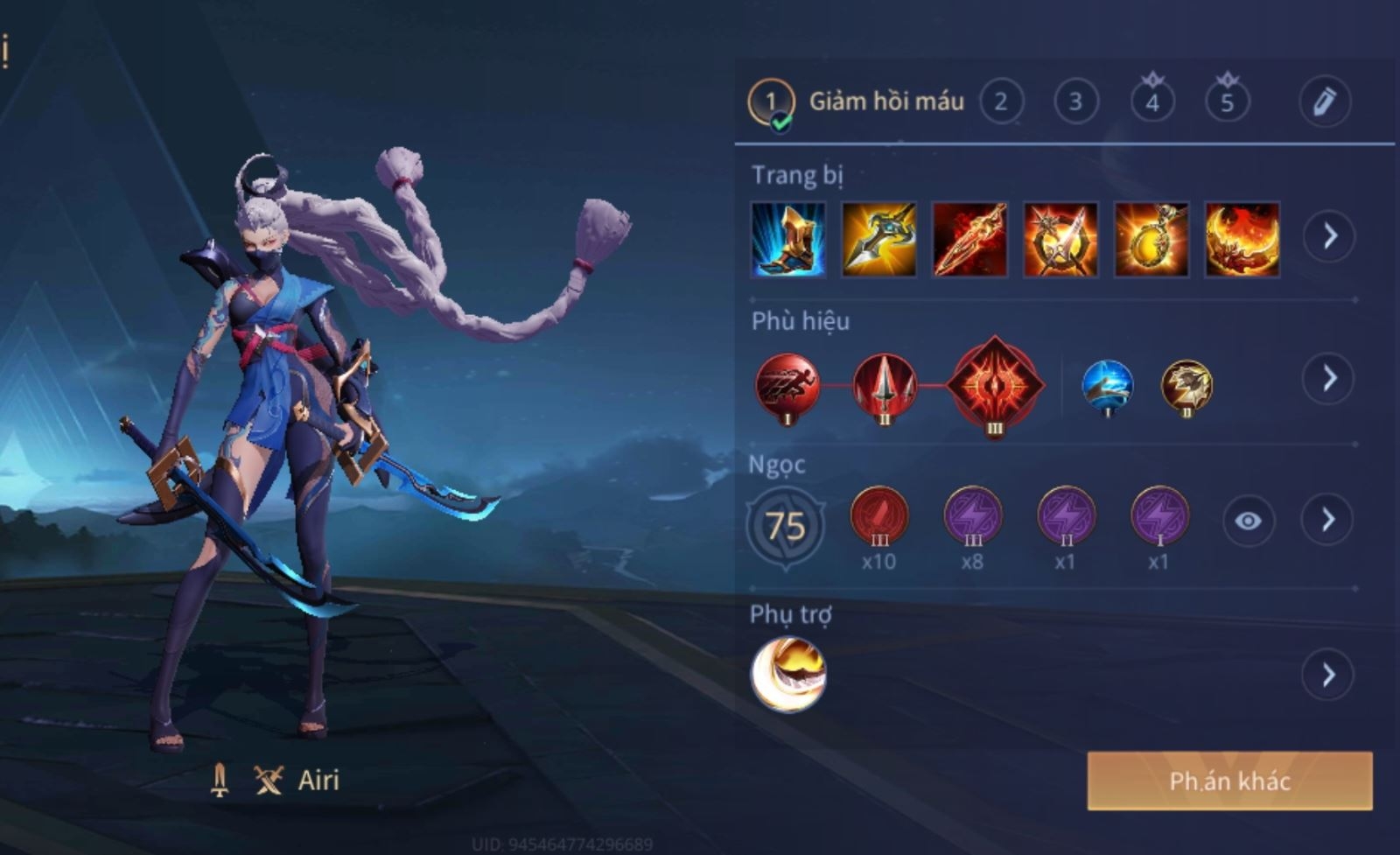Select the flaming crescent blade item
1400x855 pixels.
click(1242, 239)
